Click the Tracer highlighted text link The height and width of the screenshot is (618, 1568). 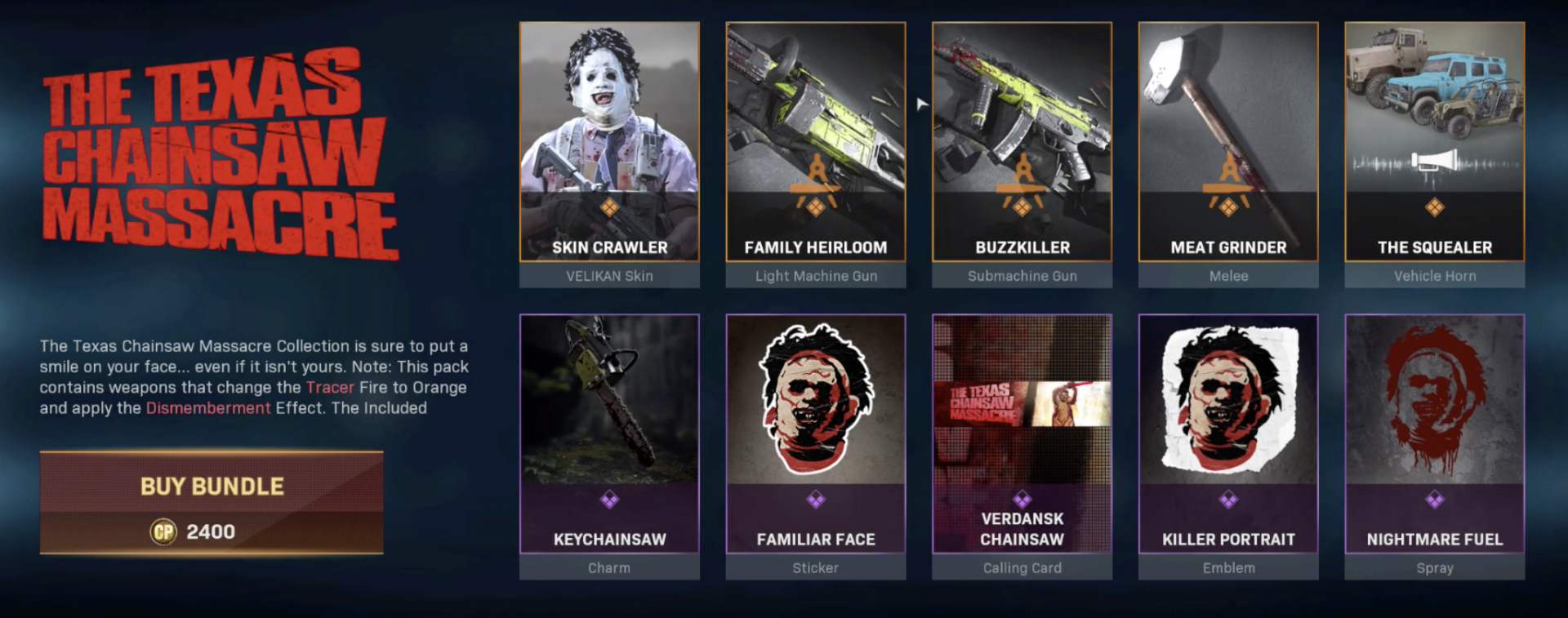pyautogui.click(x=328, y=388)
